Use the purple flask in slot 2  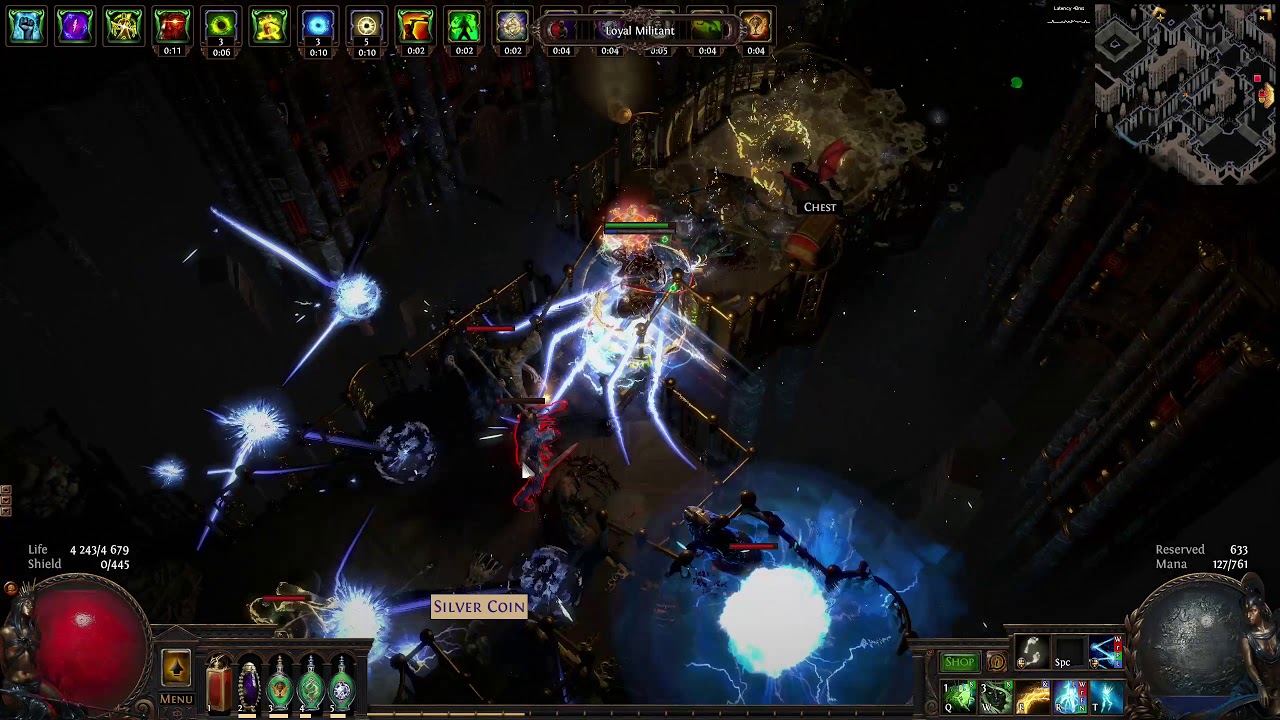(x=249, y=685)
